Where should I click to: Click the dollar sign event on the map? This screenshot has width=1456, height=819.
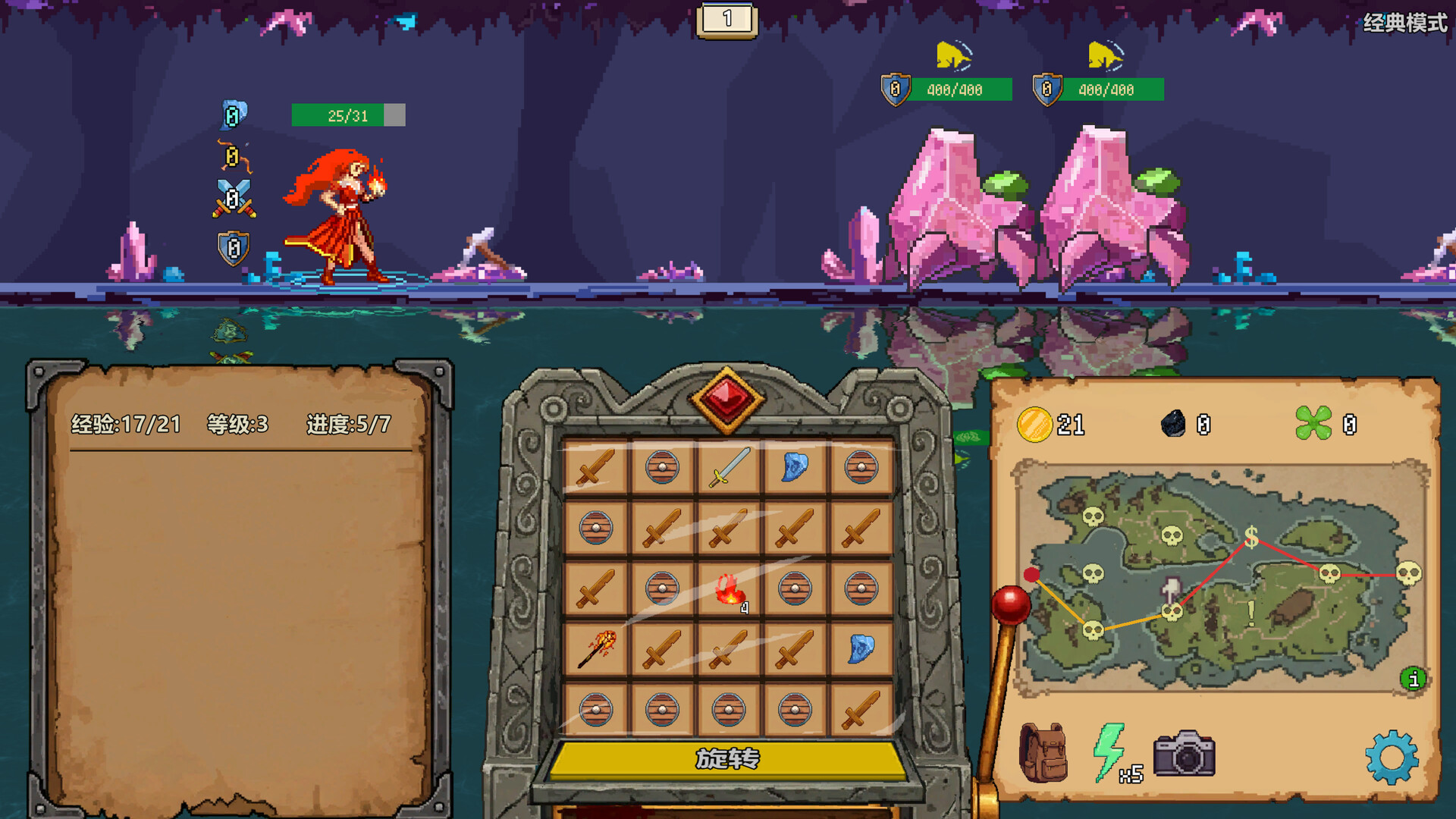(x=1253, y=538)
